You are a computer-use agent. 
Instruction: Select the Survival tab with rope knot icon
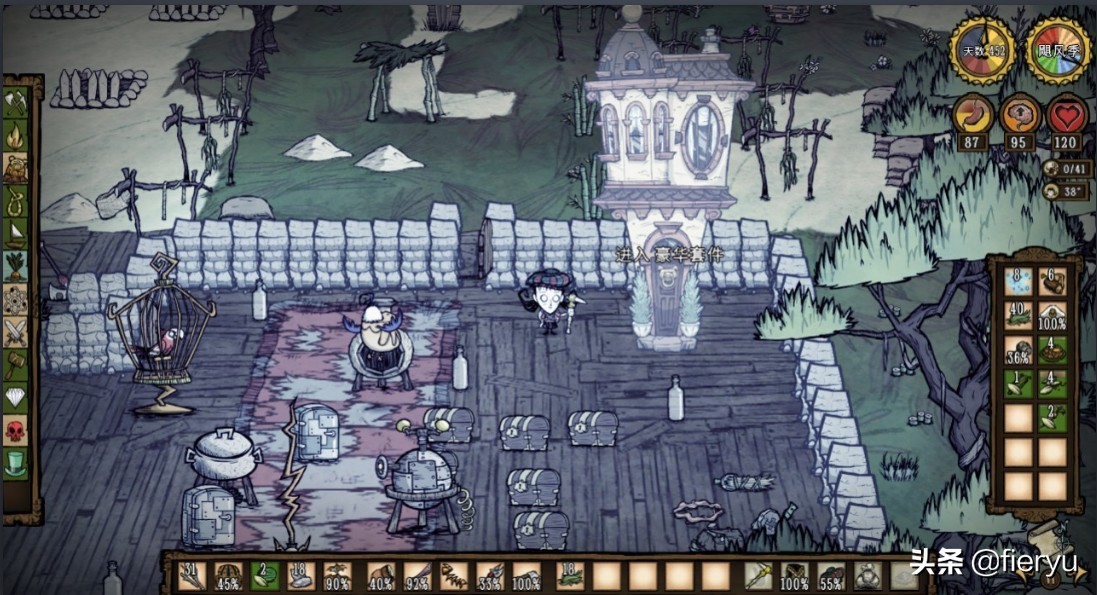point(17,201)
